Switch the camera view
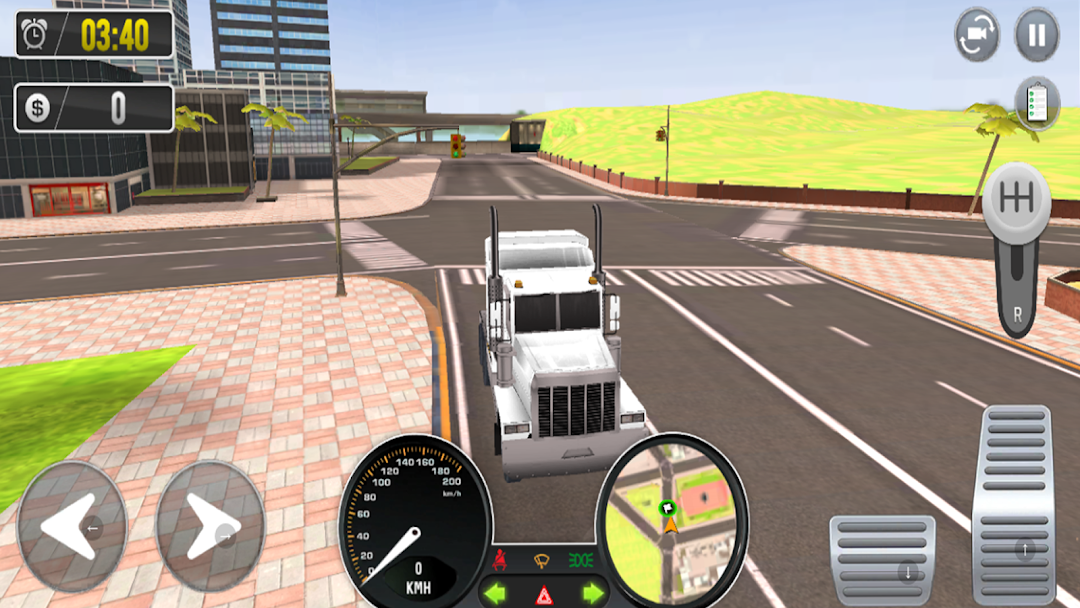1080x608 pixels. pyautogui.click(x=977, y=35)
